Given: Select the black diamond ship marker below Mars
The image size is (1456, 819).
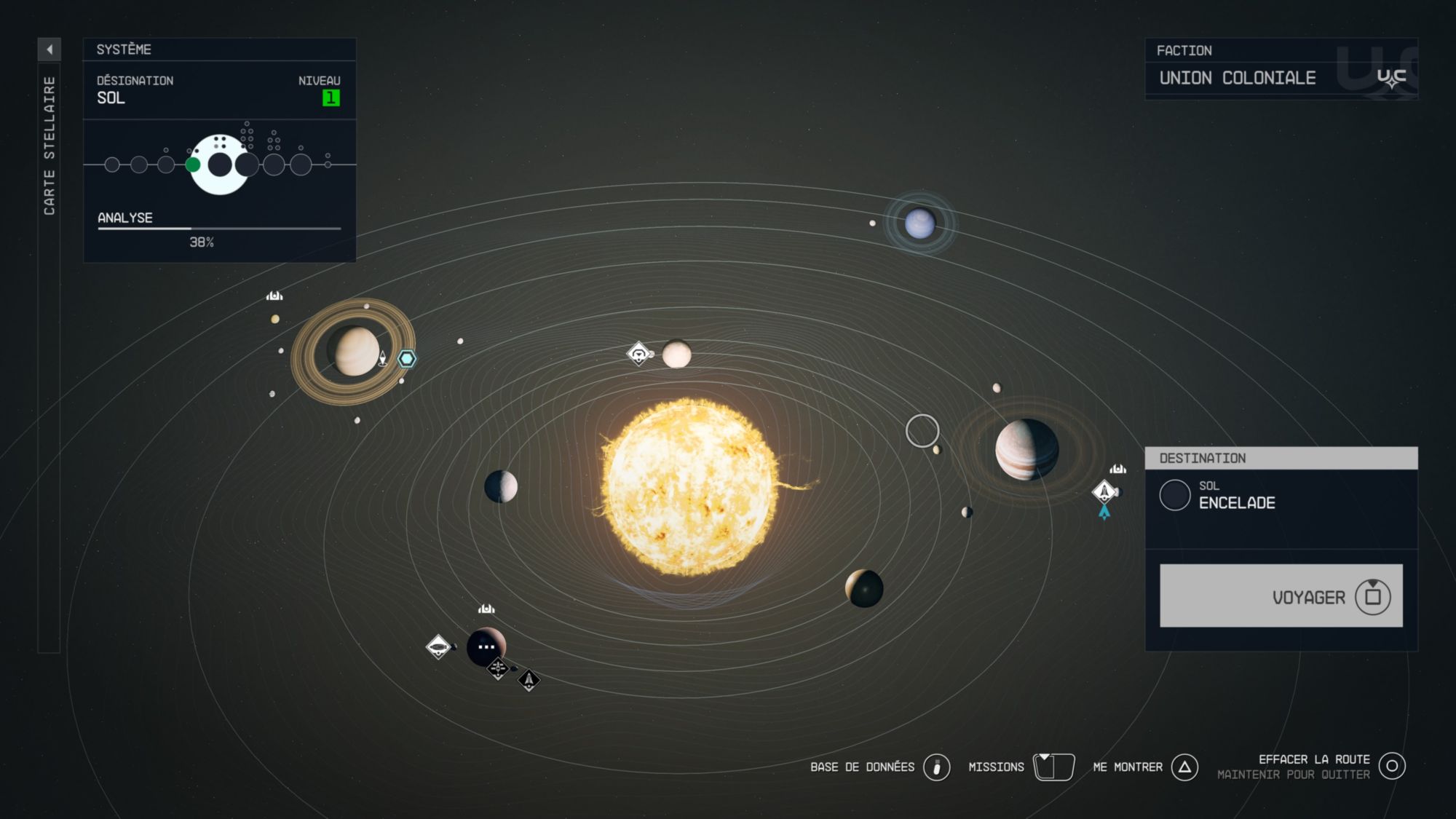Looking at the screenshot, I should point(529,680).
